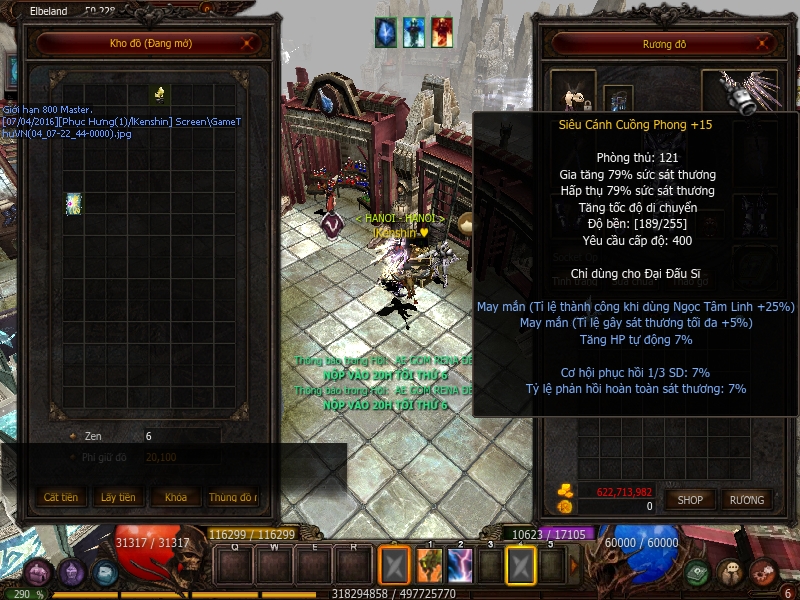Open the Thùng đồ storage button
800x600 pixels.
pyautogui.click(x=232, y=497)
